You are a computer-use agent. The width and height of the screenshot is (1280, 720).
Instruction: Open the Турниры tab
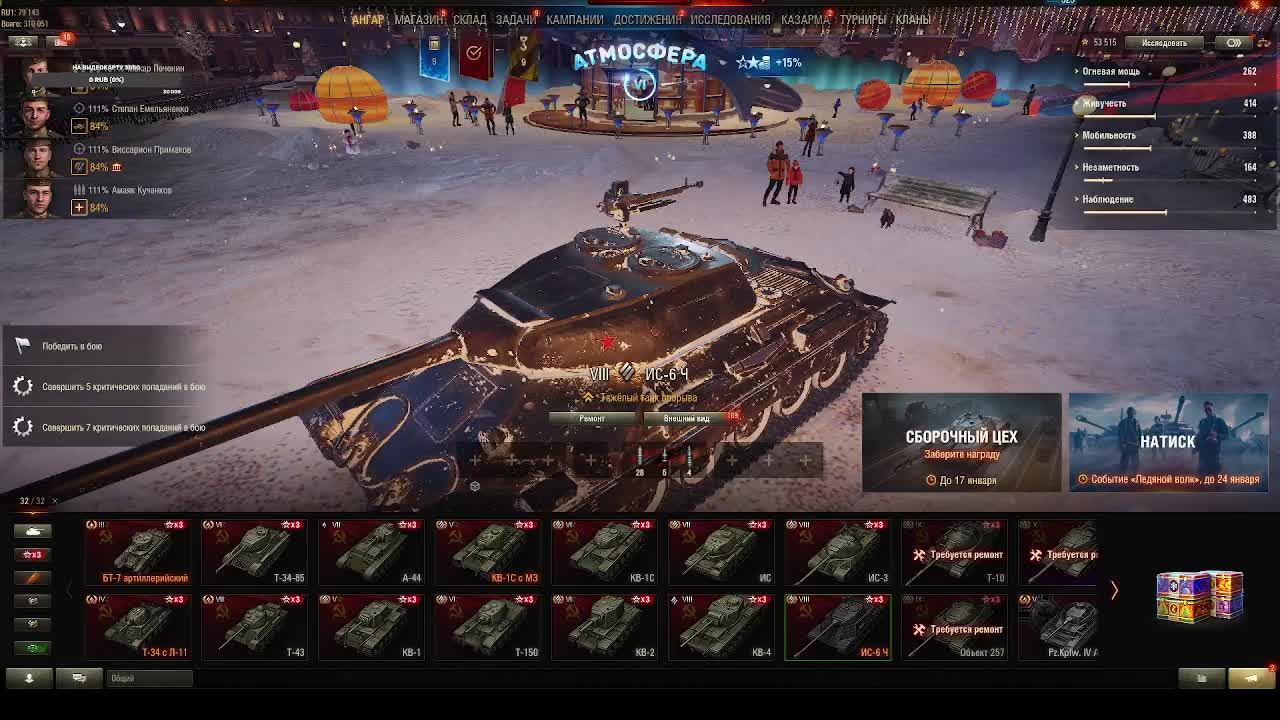(x=862, y=19)
